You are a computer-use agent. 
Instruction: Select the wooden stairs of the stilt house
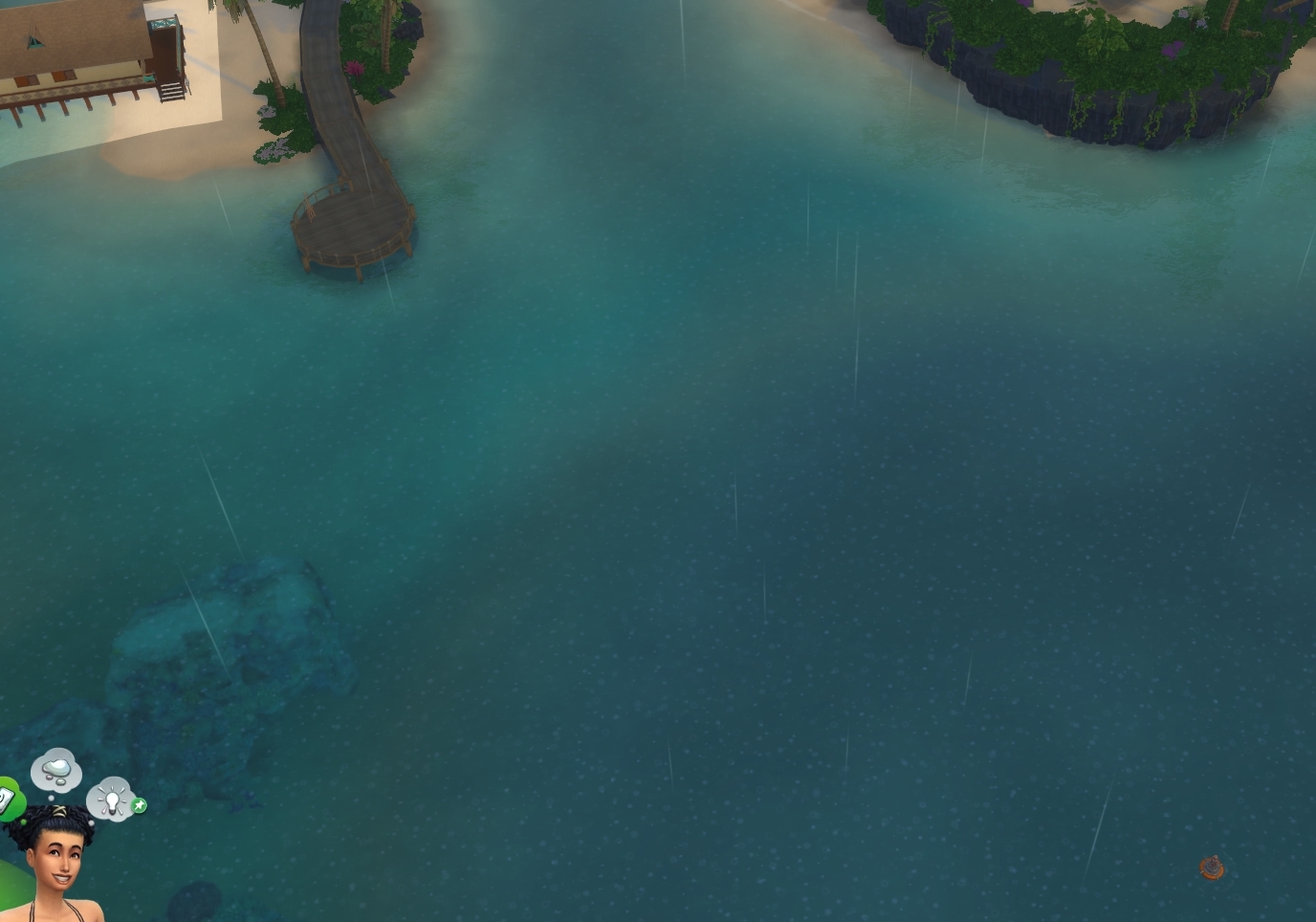tap(170, 92)
